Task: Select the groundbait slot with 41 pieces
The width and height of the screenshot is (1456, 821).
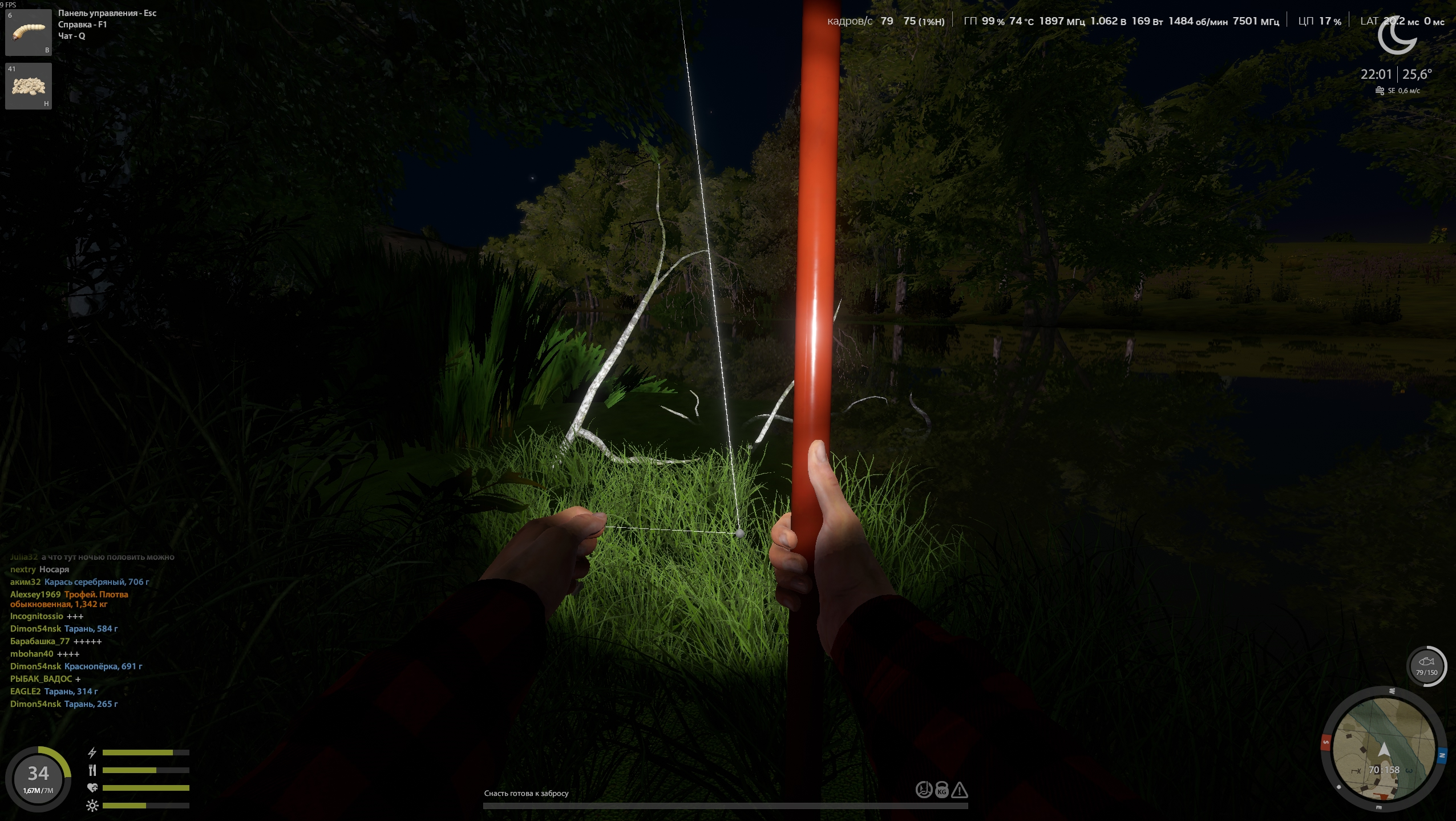Action: pyautogui.click(x=29, y=86)
